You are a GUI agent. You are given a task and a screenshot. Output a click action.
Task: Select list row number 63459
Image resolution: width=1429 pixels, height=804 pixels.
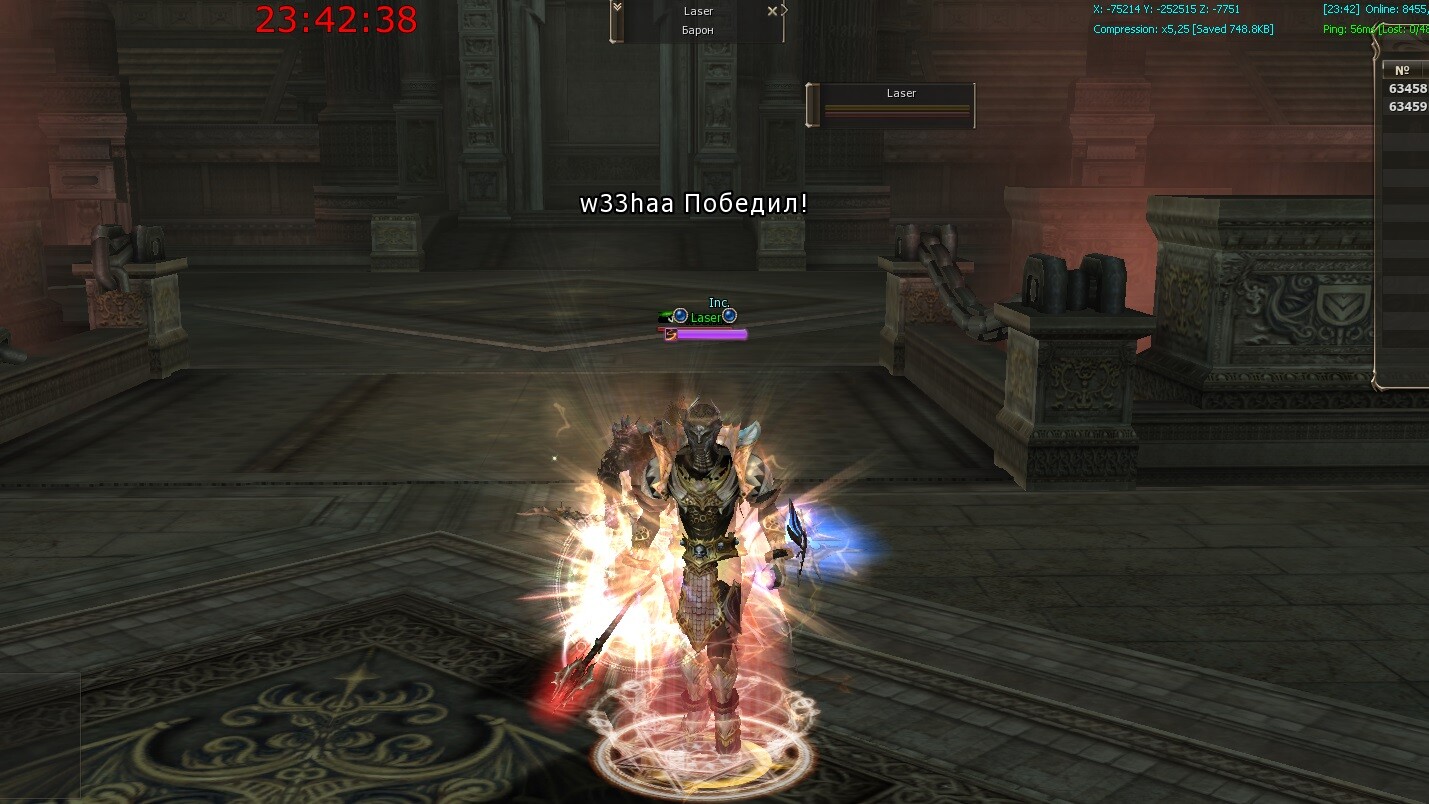tap(1407, 107)
